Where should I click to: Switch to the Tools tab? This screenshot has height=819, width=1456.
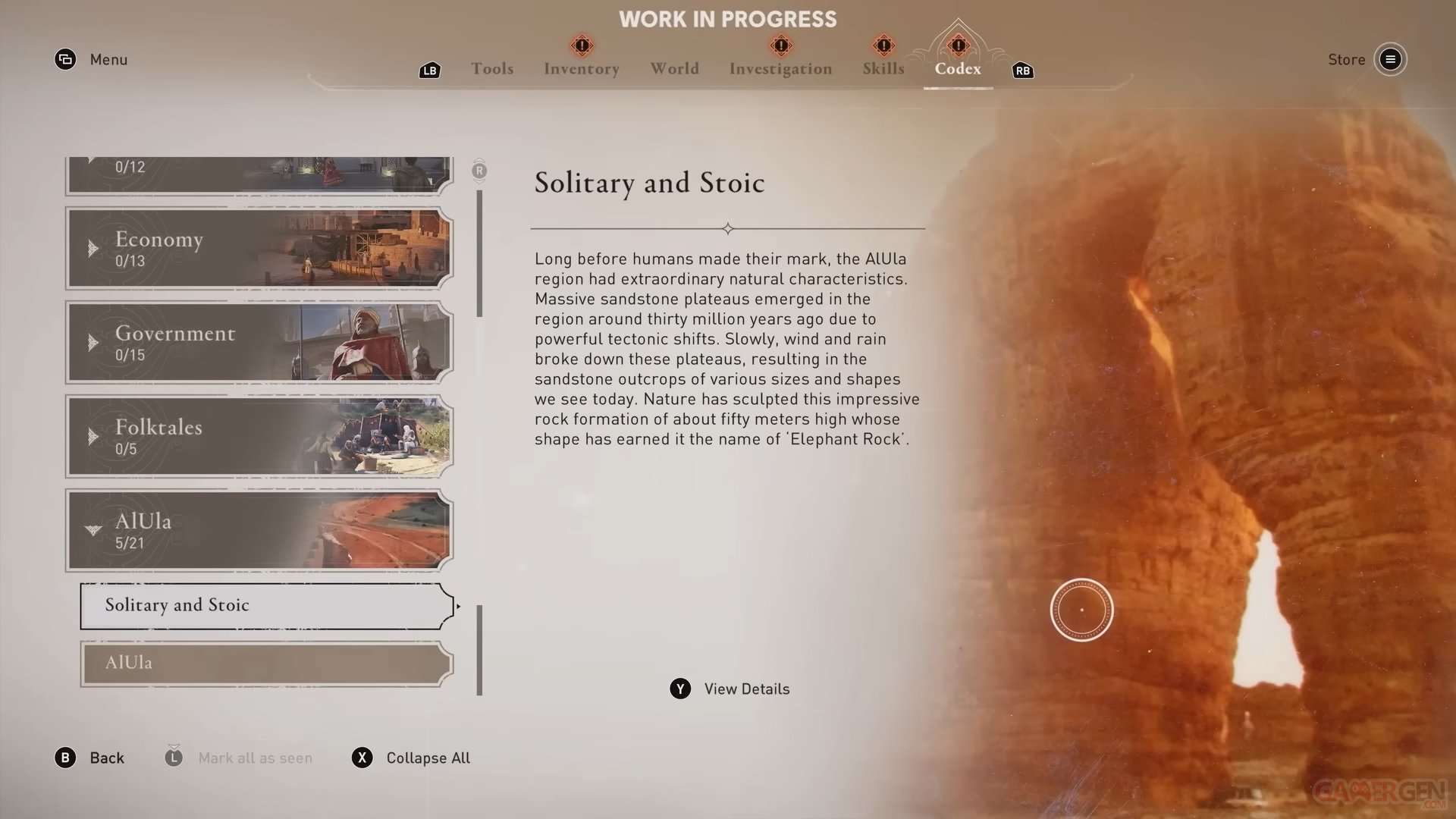[492, 69]
